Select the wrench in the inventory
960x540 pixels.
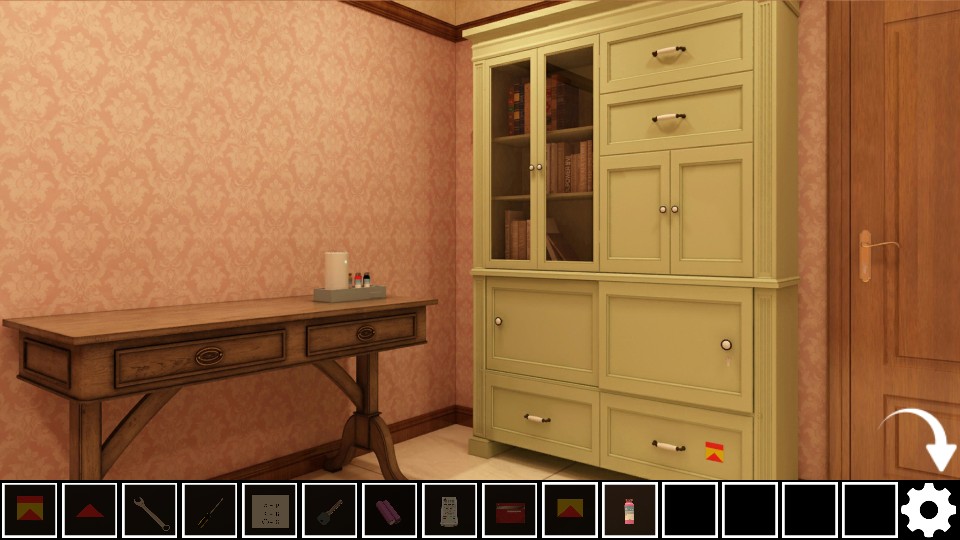150,510
